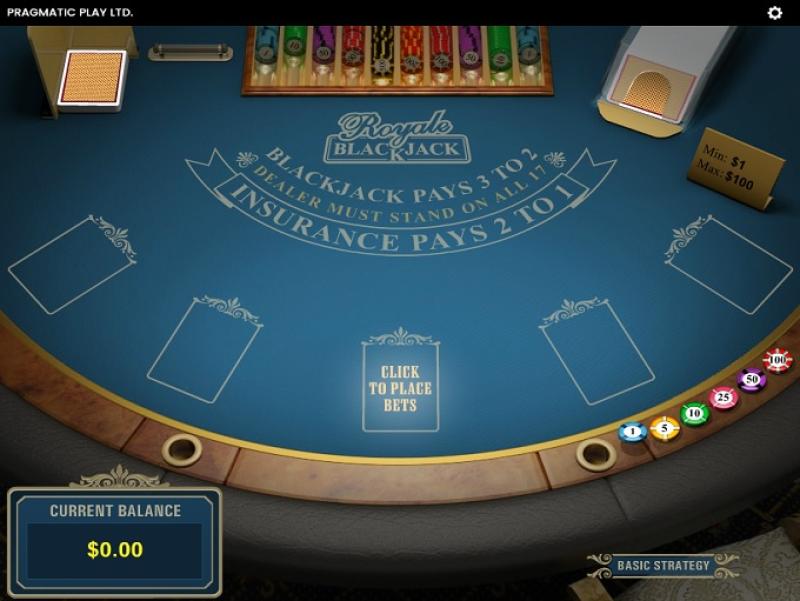Select the pink 25 chip
The height and width of the screenshot is (601, 800).
[x=723, y=398]
